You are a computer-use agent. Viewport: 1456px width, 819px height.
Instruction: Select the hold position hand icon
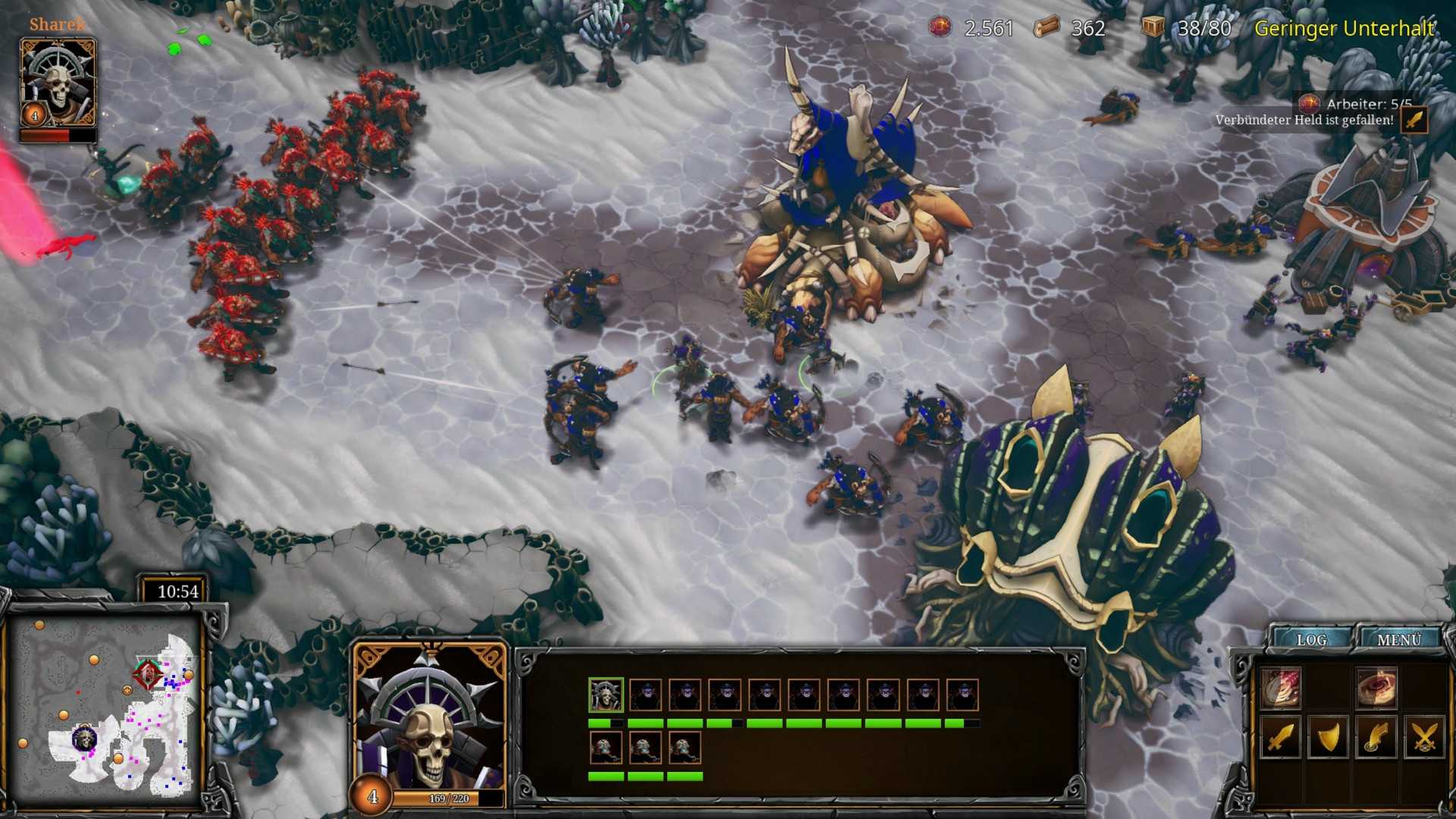(x=1376, y=737)
